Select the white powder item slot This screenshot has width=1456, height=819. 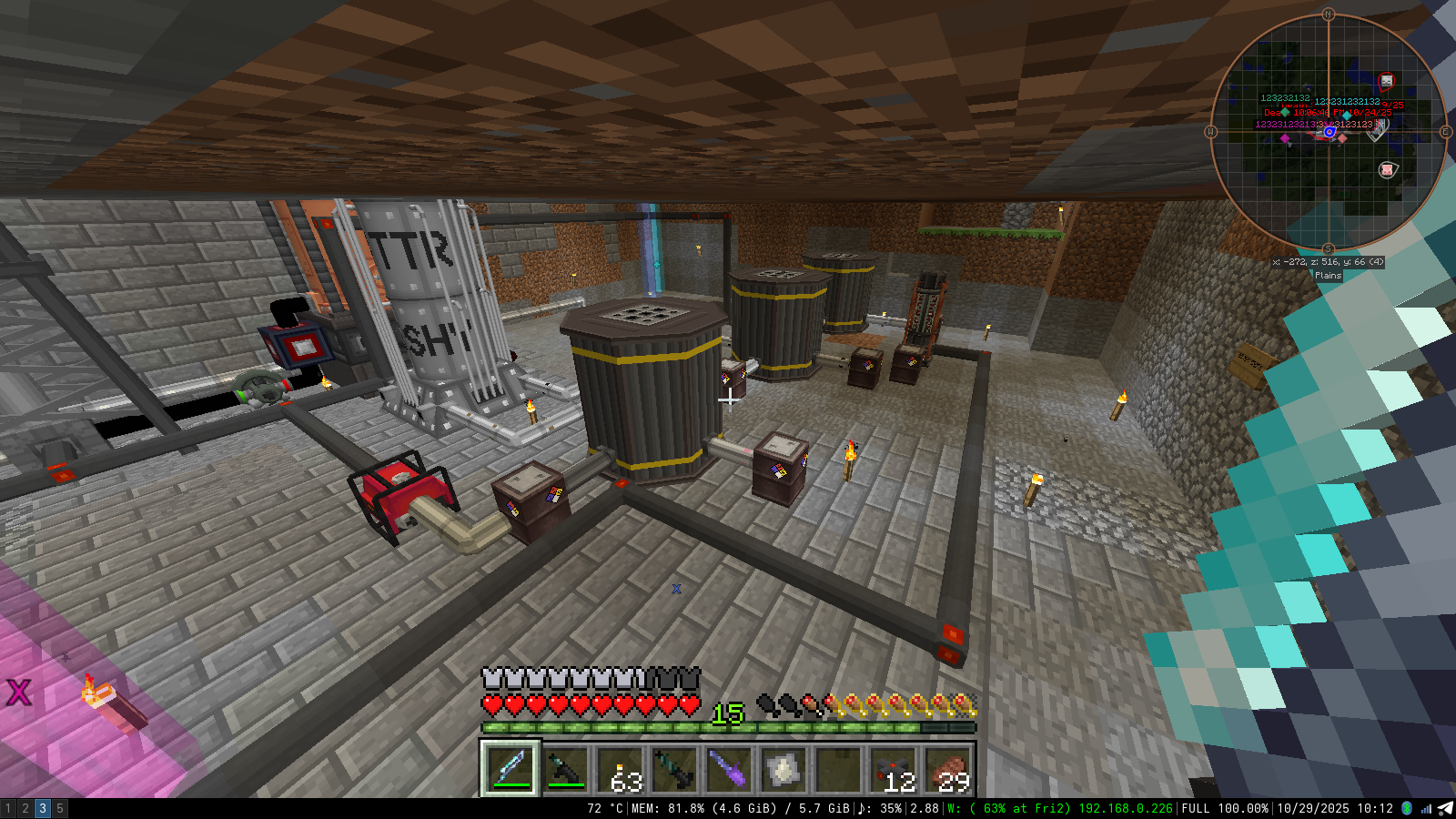point(784,770)
